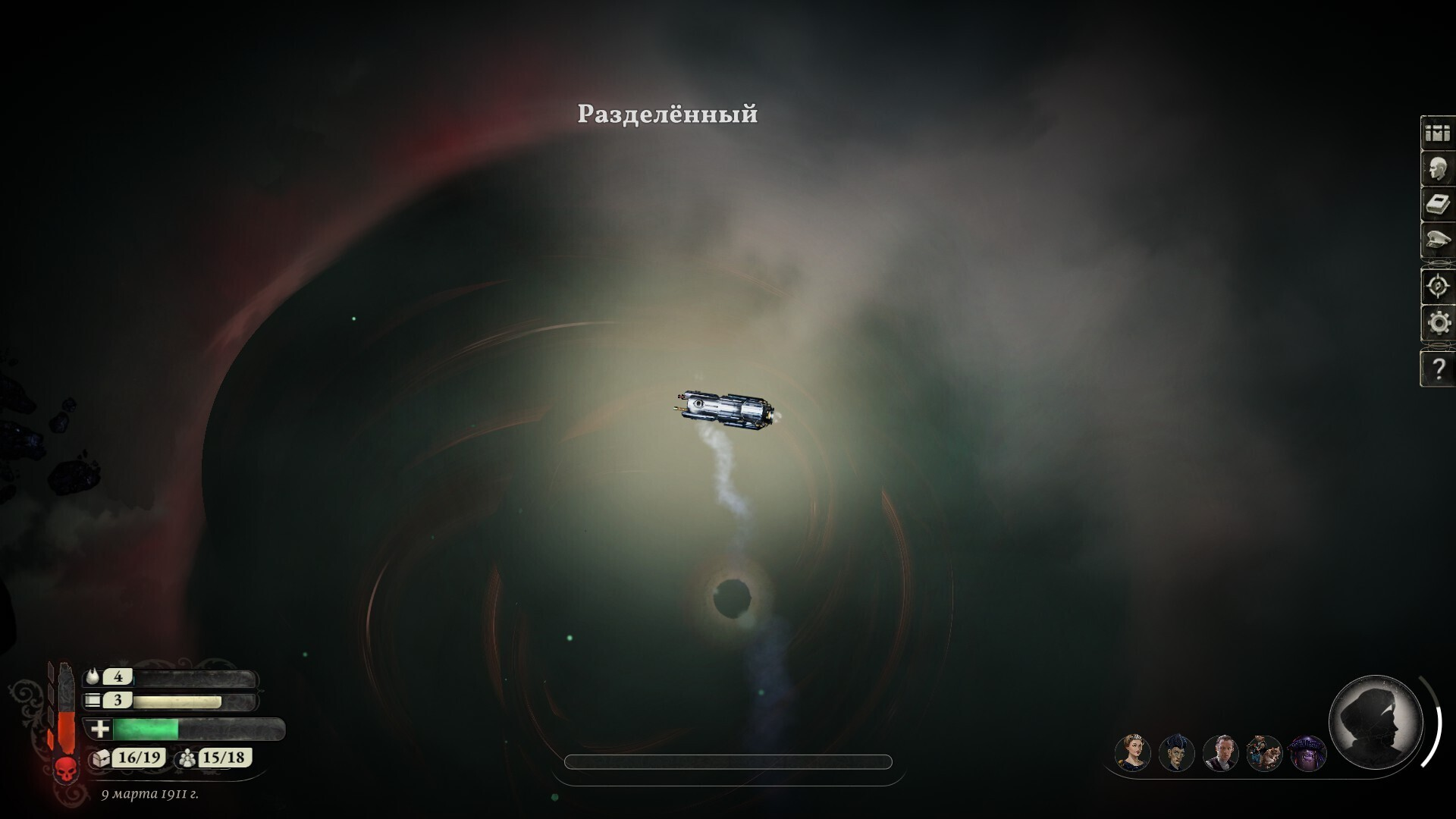Select the tiara lady officer portrait

point(1133,753)
